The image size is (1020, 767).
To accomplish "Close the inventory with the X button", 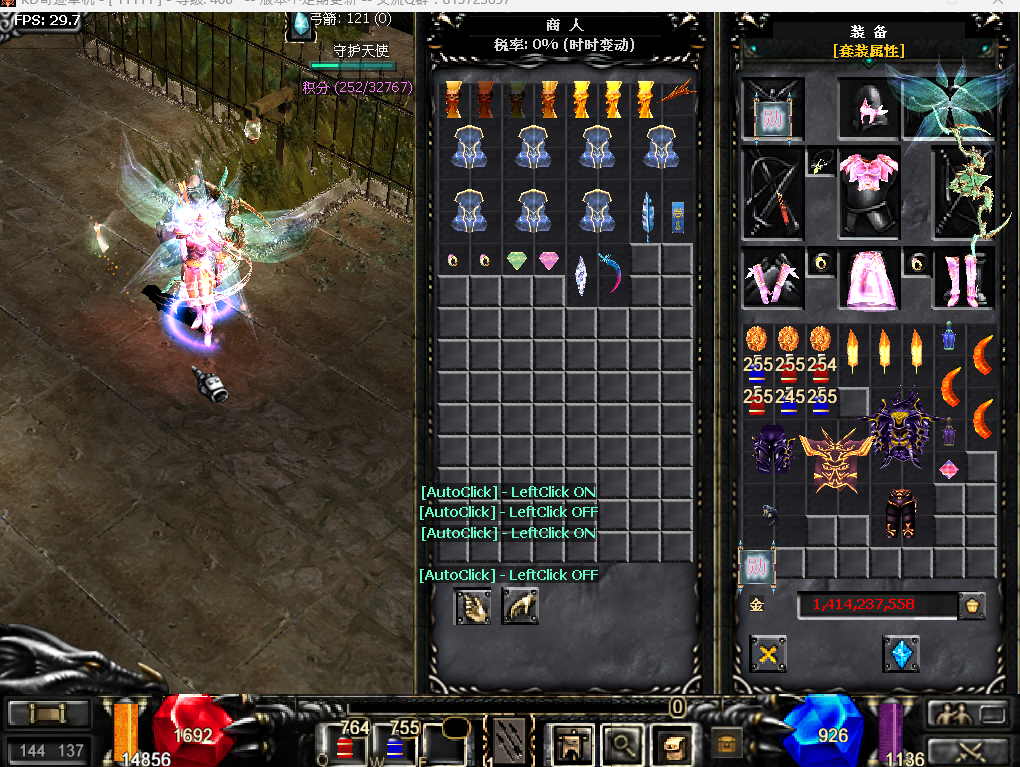I will pyautogui.click(x=768, y=654).
